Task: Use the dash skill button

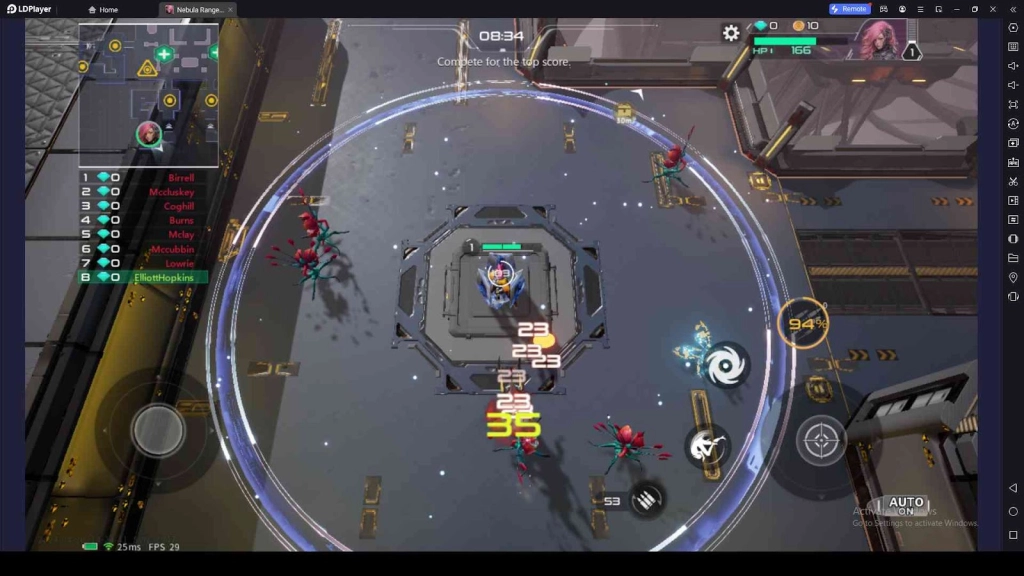Action: pyautogui.click(x=706, y=446)
